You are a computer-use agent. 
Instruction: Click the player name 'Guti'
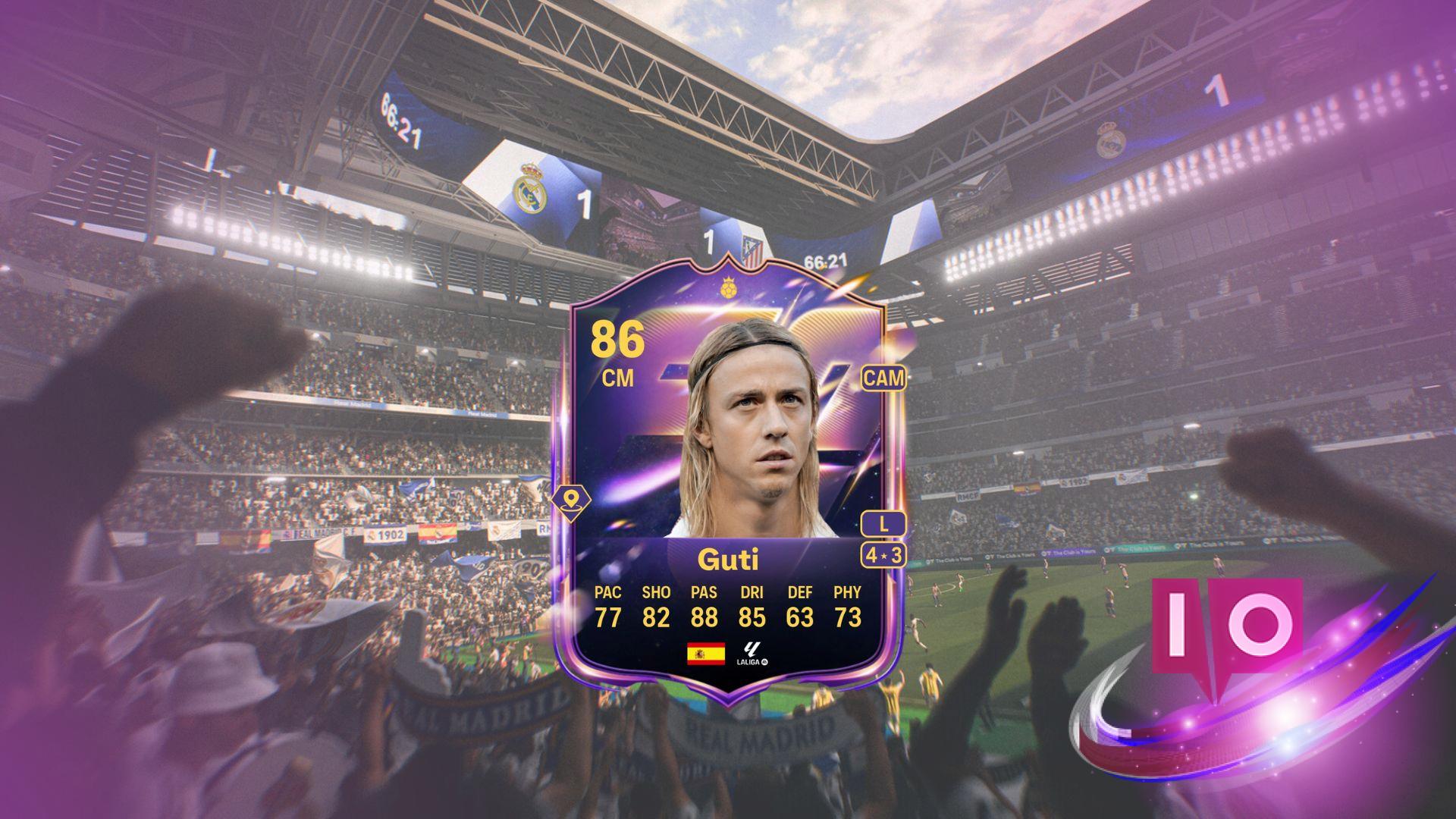click(x=727, y=558)
